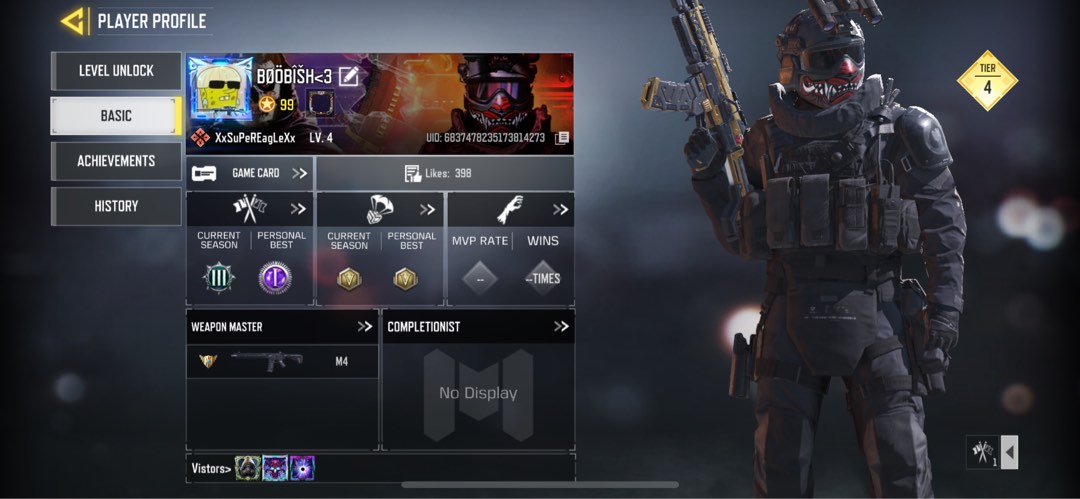Open the History tab
Viewport: 1080px width, 499px height.
point(116,206)
